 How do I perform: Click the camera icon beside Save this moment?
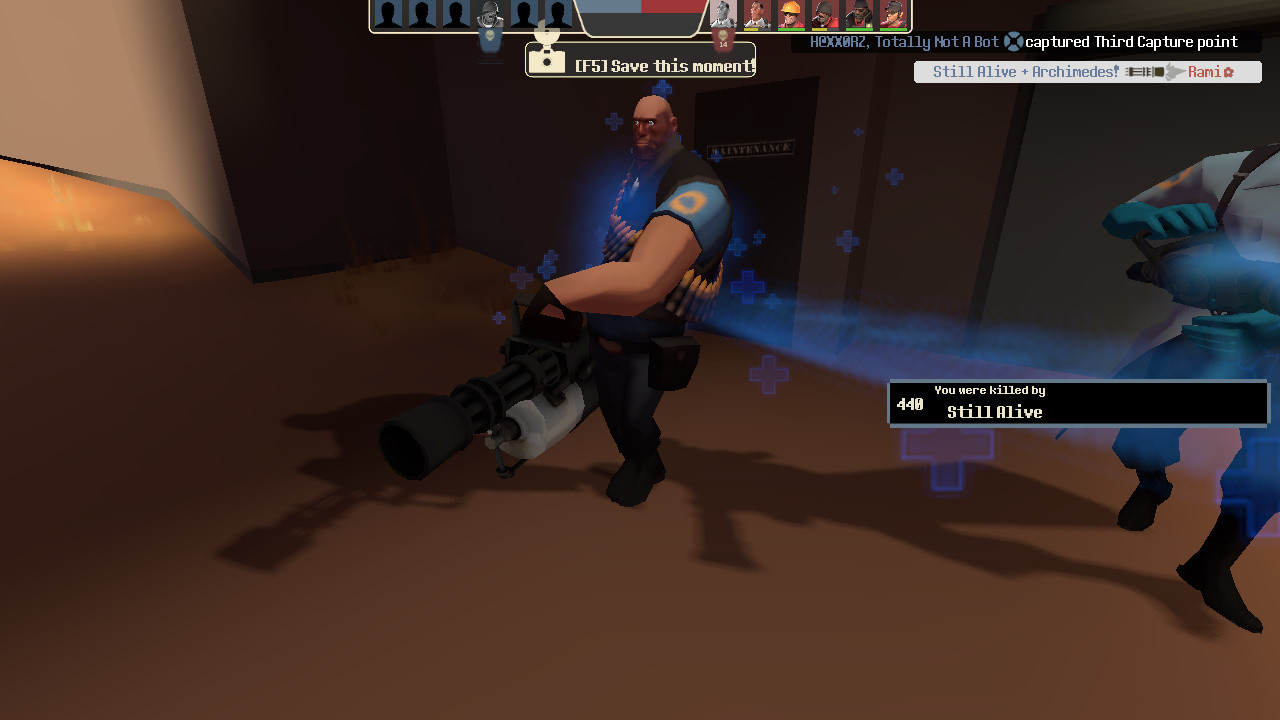(x=545, y=63)
